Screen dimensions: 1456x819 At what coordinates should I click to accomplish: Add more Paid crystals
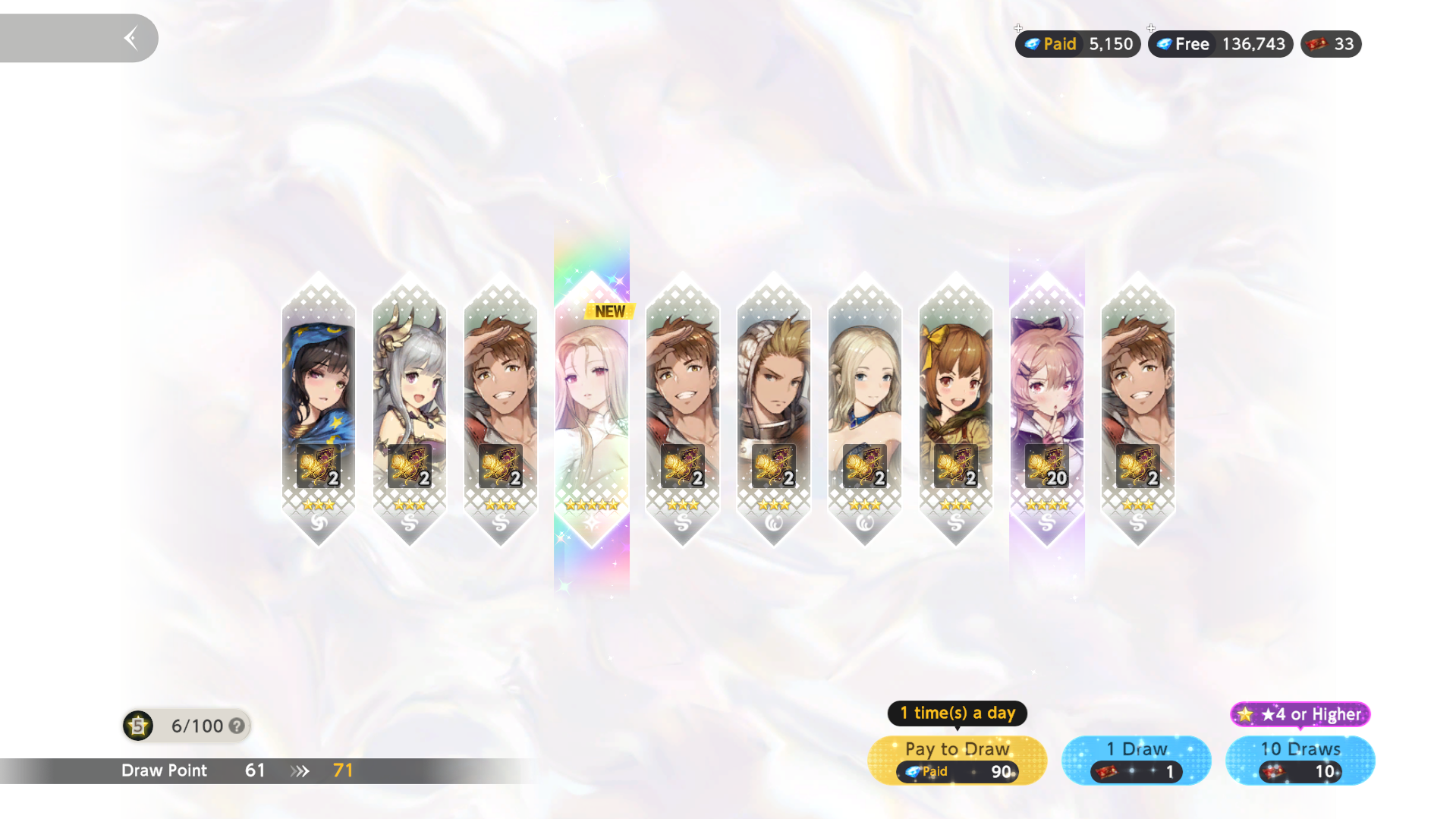tap(1019, 29)
